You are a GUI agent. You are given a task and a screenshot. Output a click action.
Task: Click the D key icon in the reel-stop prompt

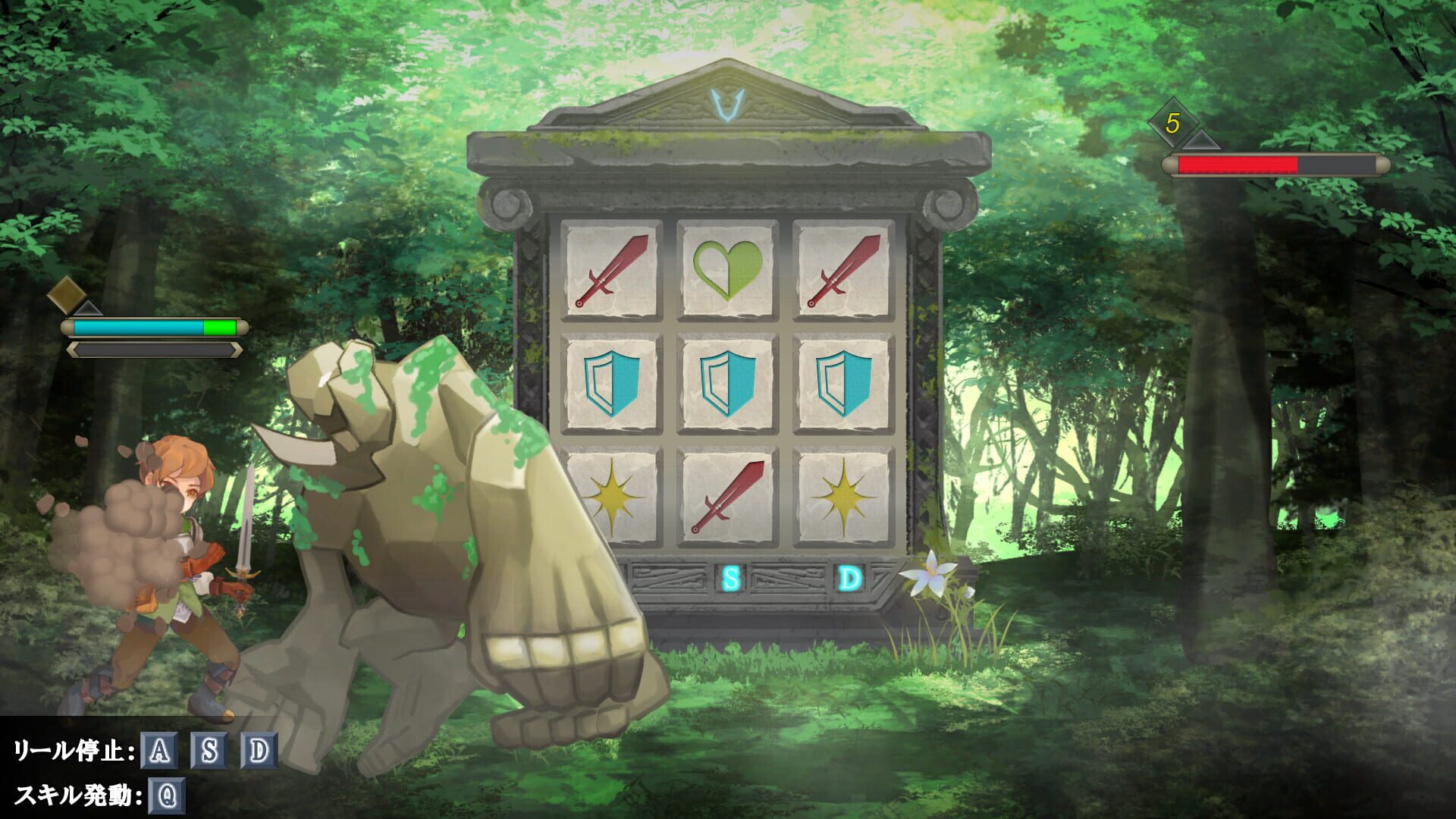coord(259,751)
